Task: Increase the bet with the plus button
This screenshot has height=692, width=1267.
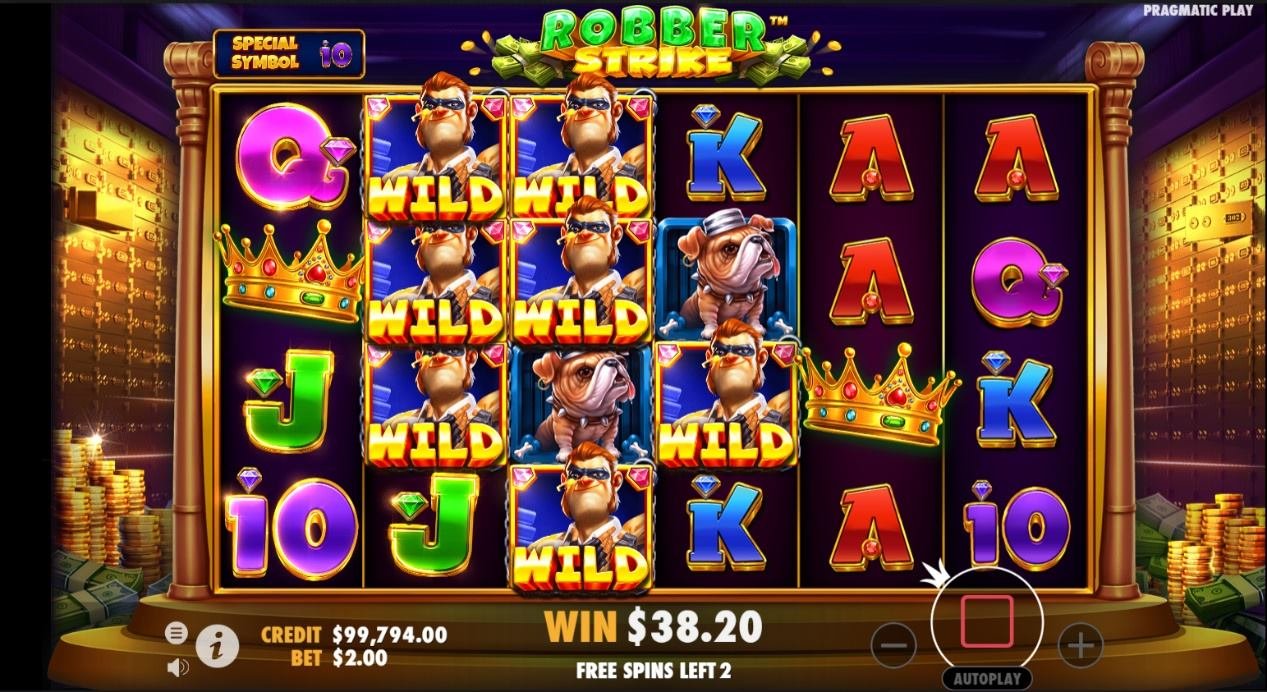Action: coord(1080,646)
